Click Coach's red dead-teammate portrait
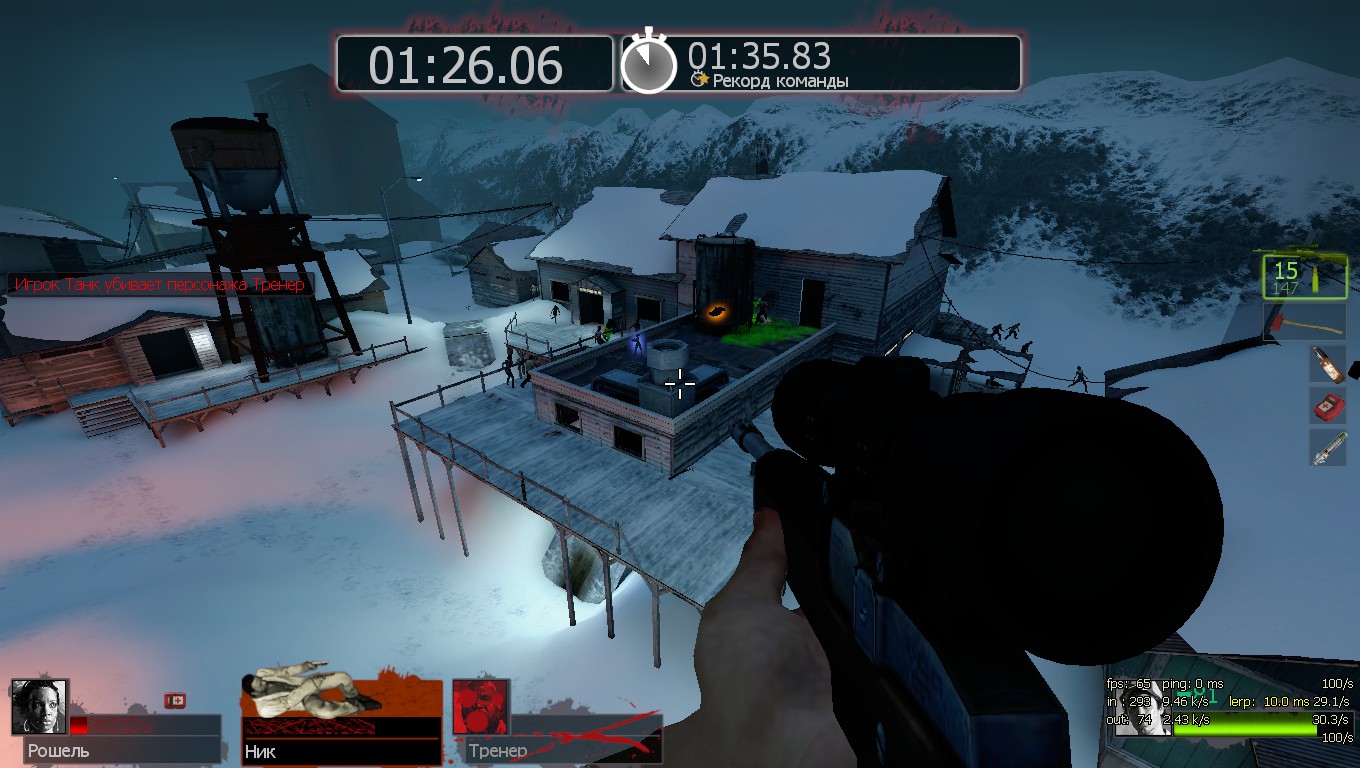This screenshot has height=768, width=1360. pyautogui.click(x=480, y=707)
